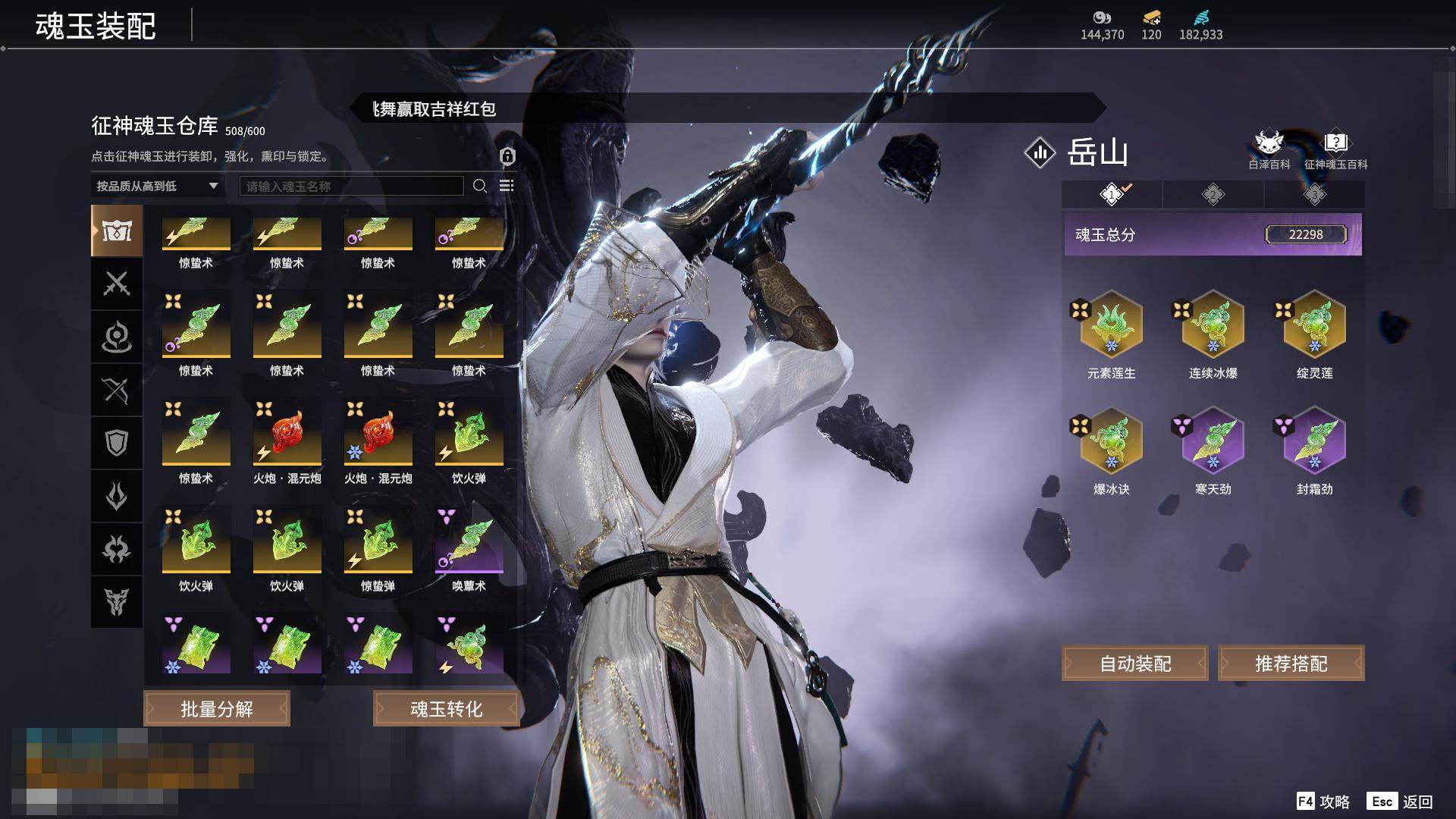Open 魂玉转化 soul jade conversion
The width and height of the screenshot is (1456, 819).
[x=446, y=708]
